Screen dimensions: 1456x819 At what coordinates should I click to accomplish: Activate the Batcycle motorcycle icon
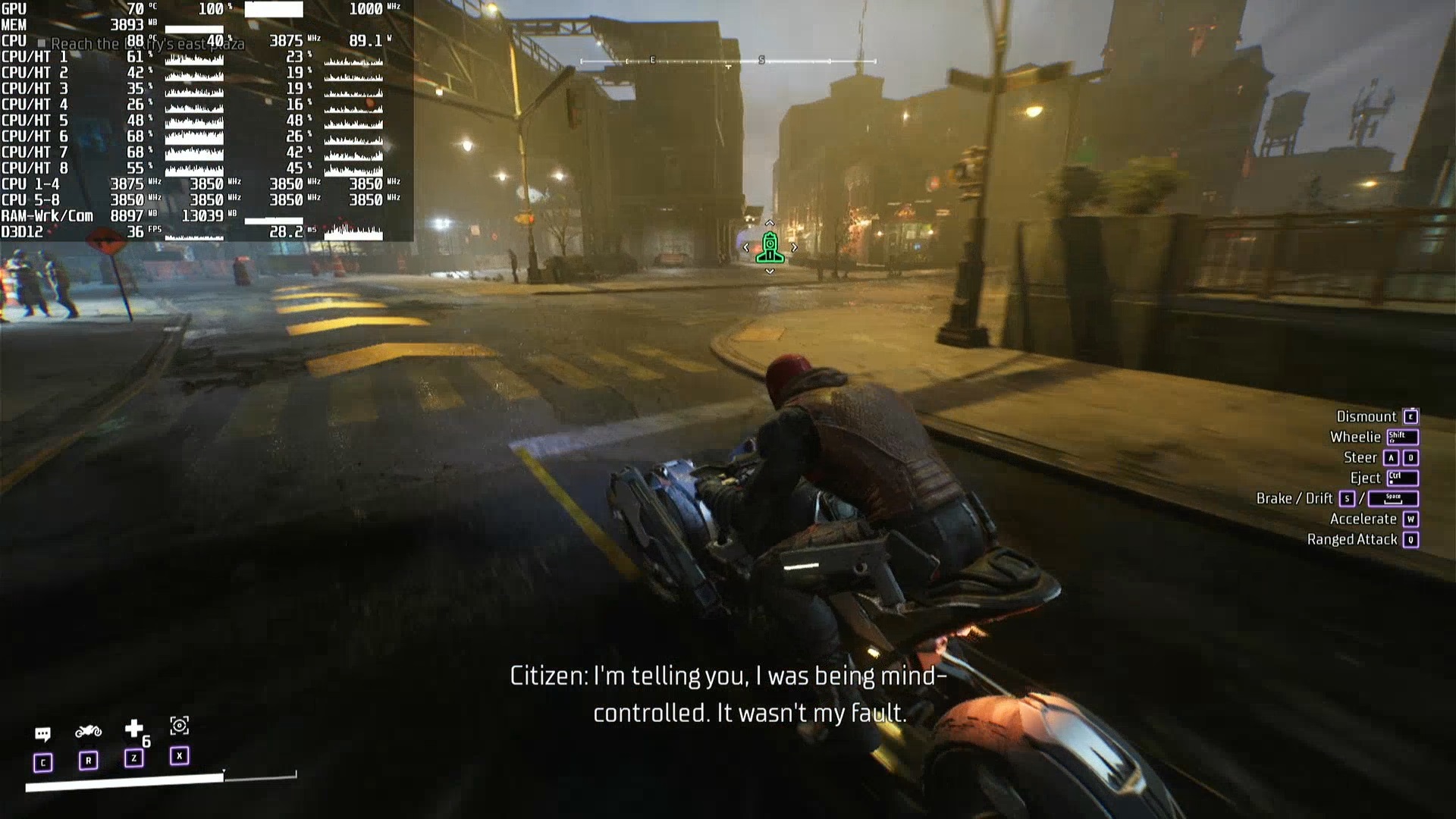coord(88,731)
